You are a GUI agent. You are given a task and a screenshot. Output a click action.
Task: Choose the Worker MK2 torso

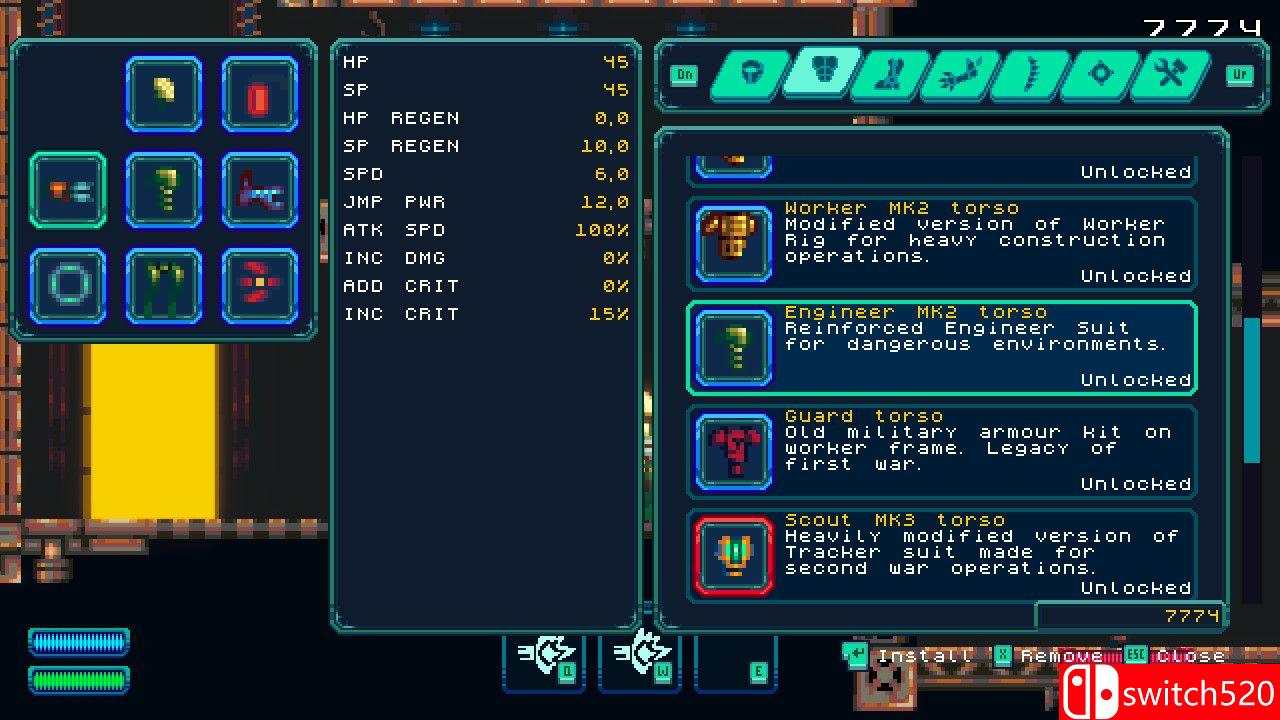[x=941, y=242]
